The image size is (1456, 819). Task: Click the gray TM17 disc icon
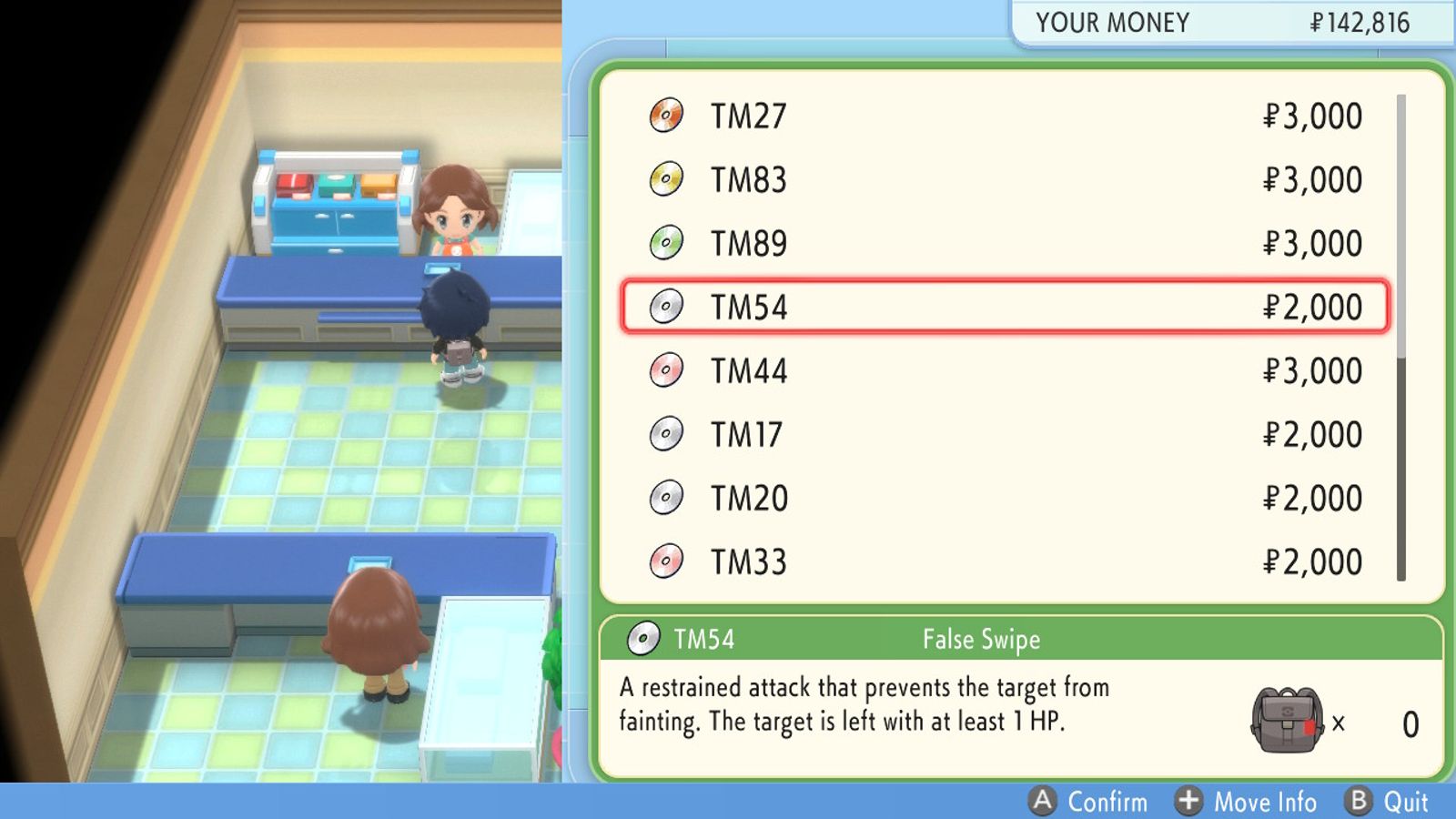pos(666,434)
